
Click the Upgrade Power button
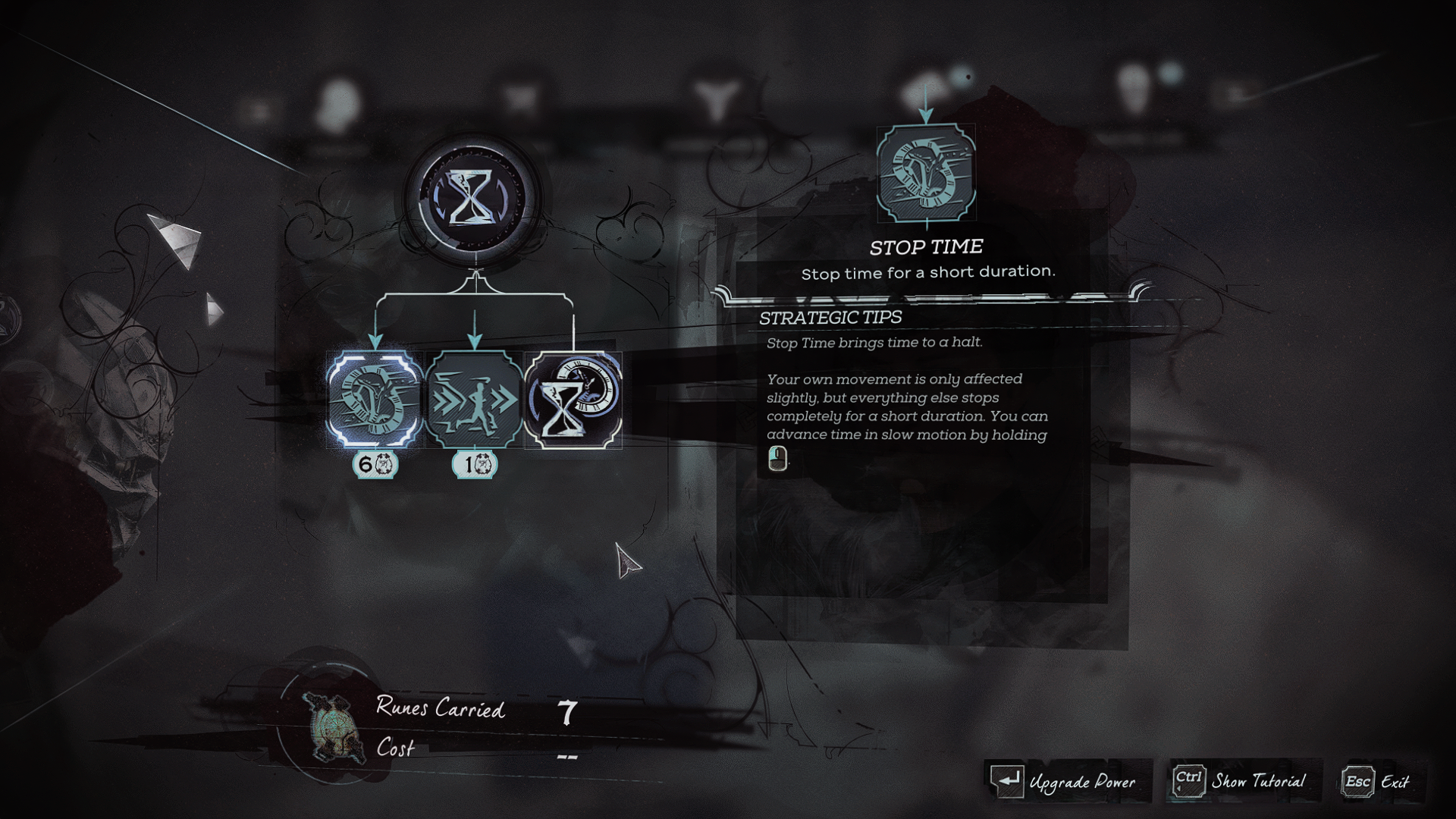point(1065,781)
